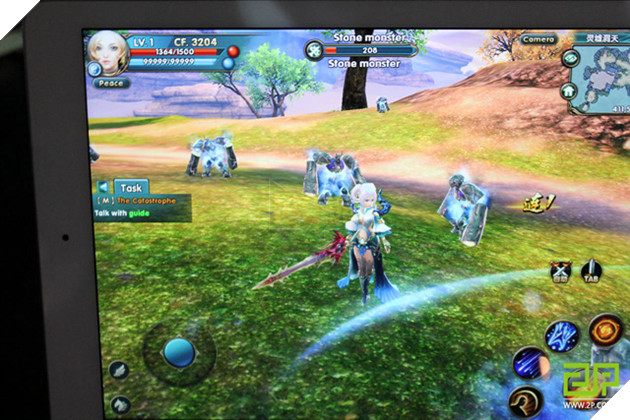Tap the virtual joystick's blue knob
Image resolution: width=630 pixels, height=420 pixels.
coord(178,351)
